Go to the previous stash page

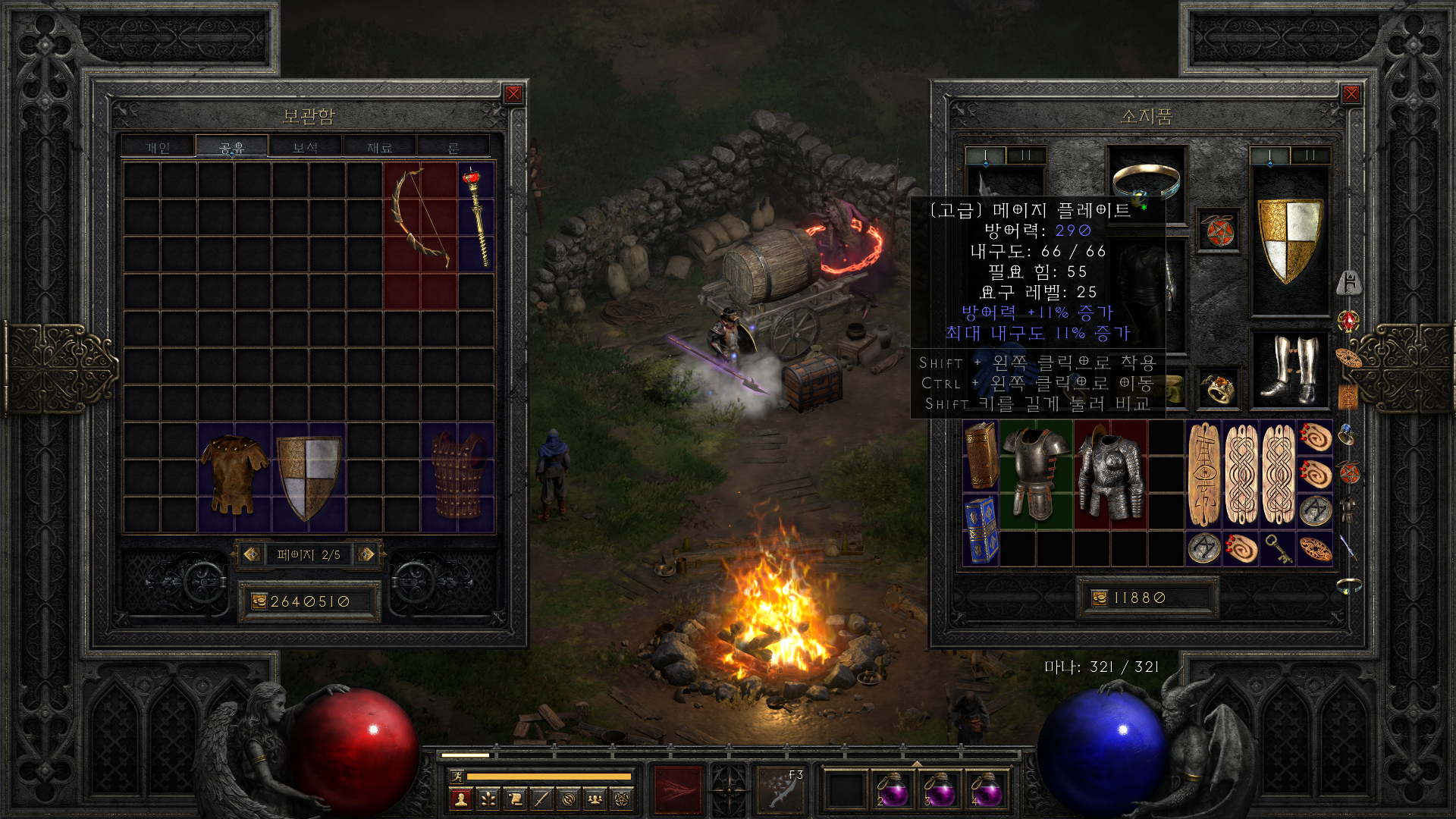point(252,554)
